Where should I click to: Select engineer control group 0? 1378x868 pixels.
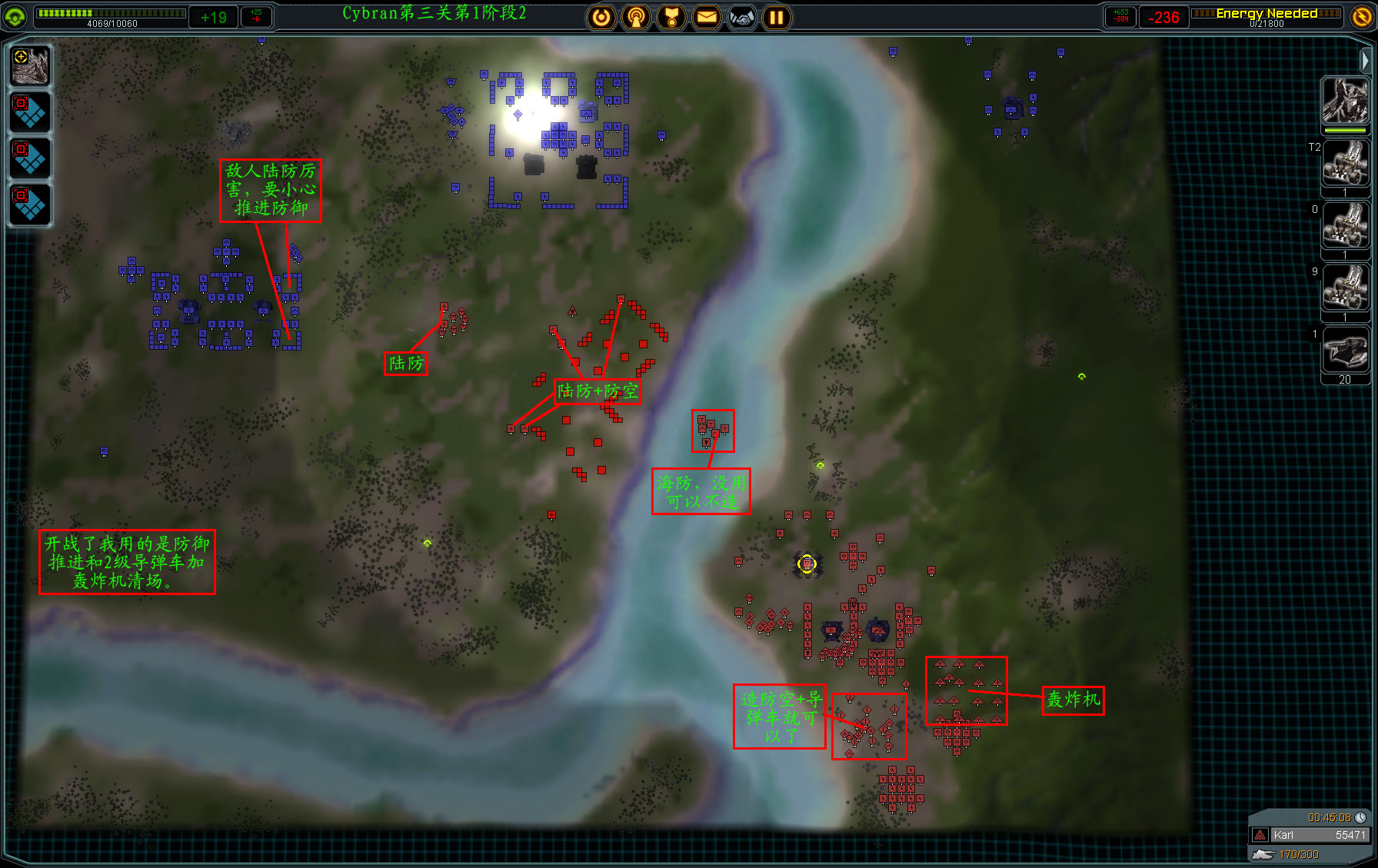pos(1345,226)
